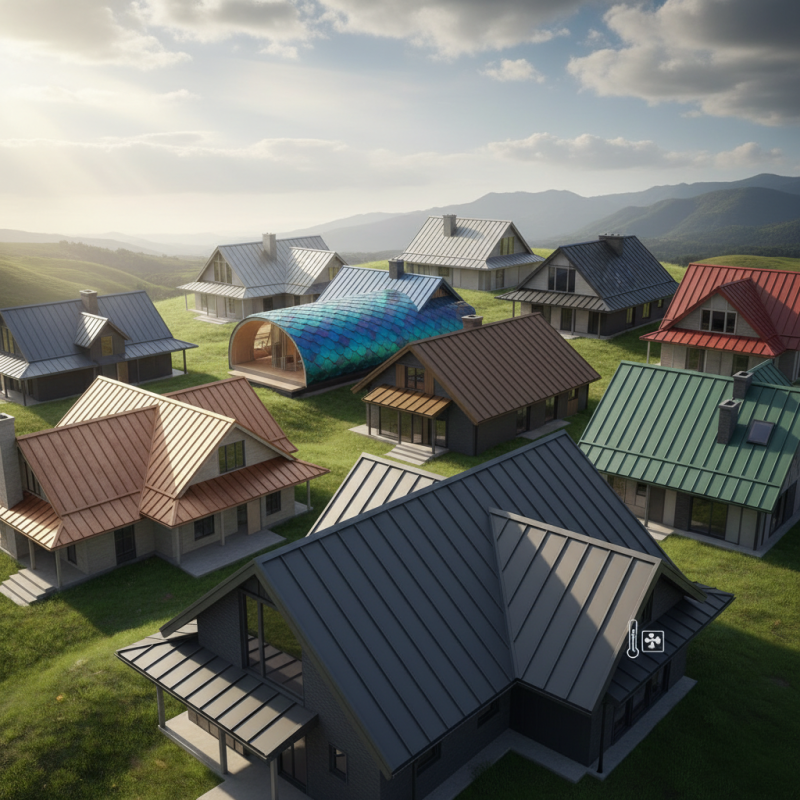Select the ventilation fan icon
Image resolution: width=800 pixels, height=800 pixels.
(653, 641)
